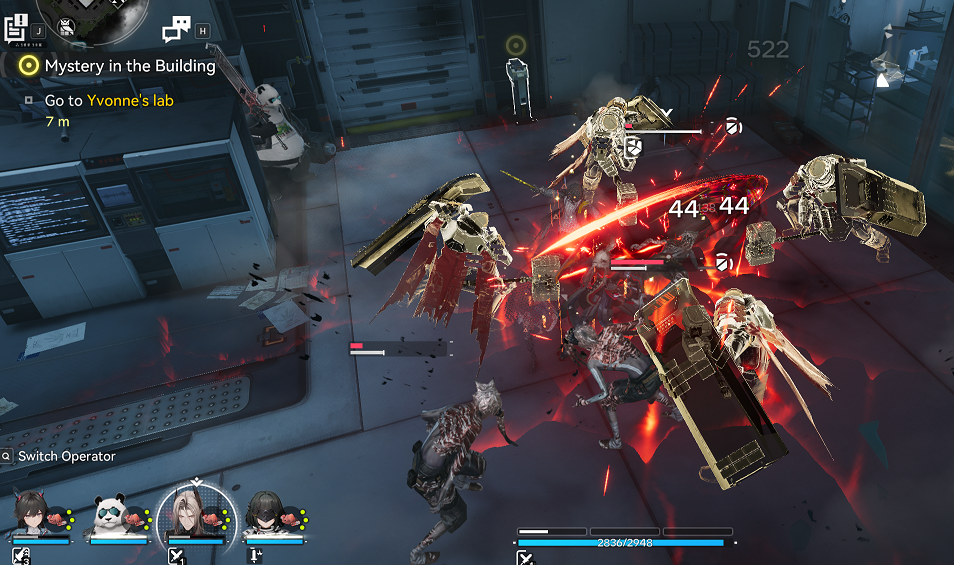Open the chat speech bubbles icon
954x565 pixels.
(176, 30)
